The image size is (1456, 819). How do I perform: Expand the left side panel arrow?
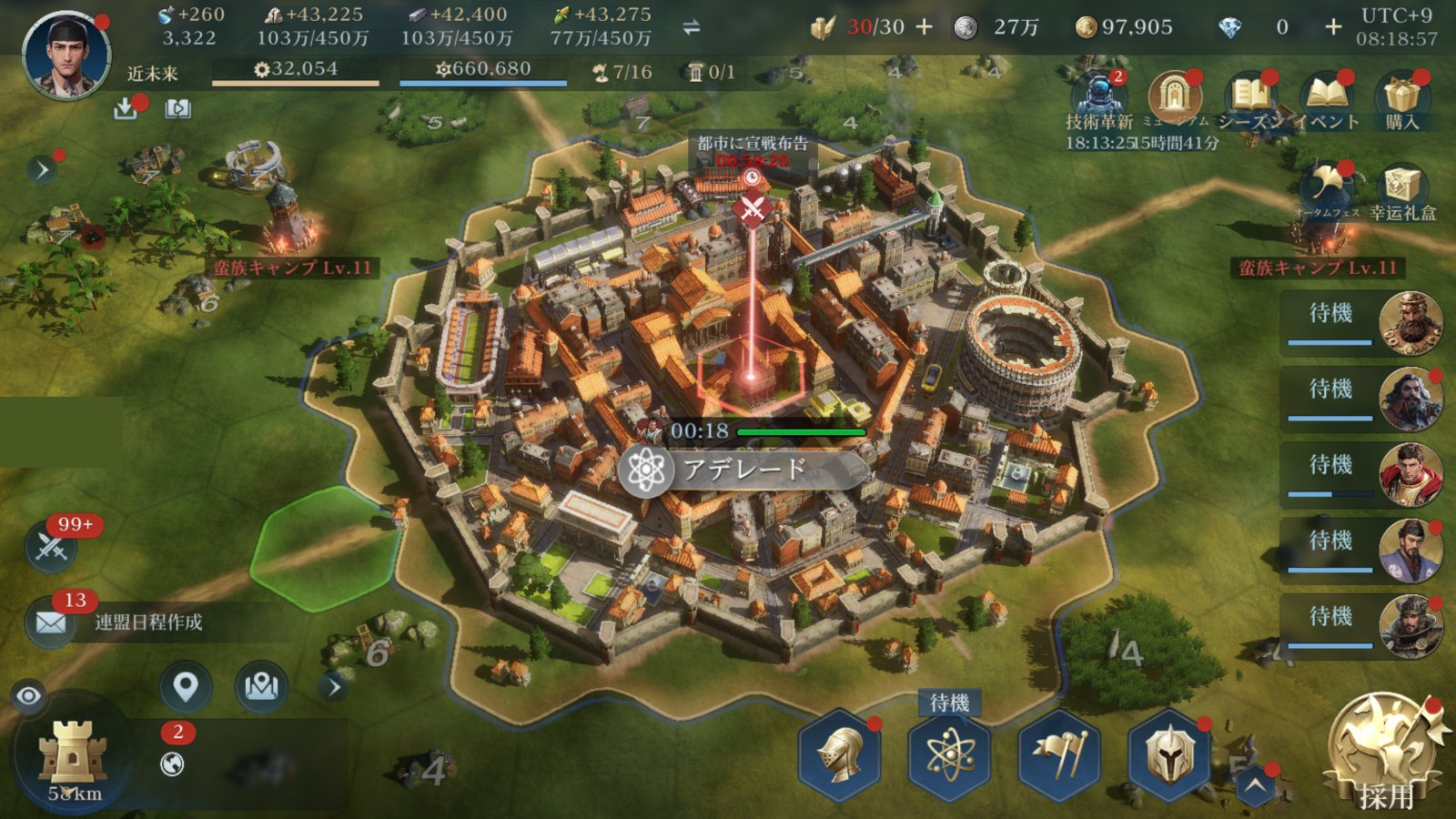(x=42, y=170)
